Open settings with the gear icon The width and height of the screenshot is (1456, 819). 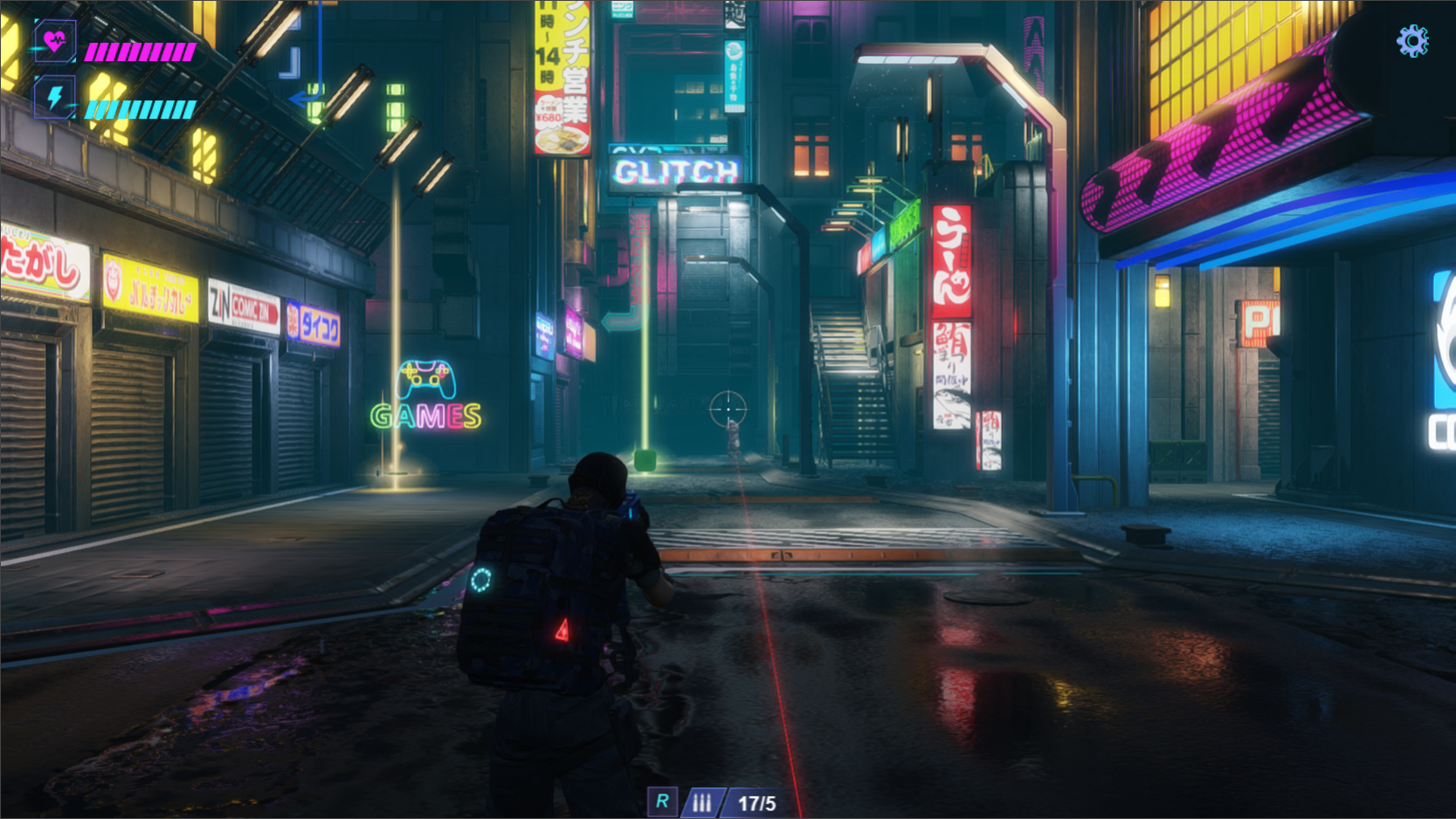pyautogui.click(x=1411, y=41)
